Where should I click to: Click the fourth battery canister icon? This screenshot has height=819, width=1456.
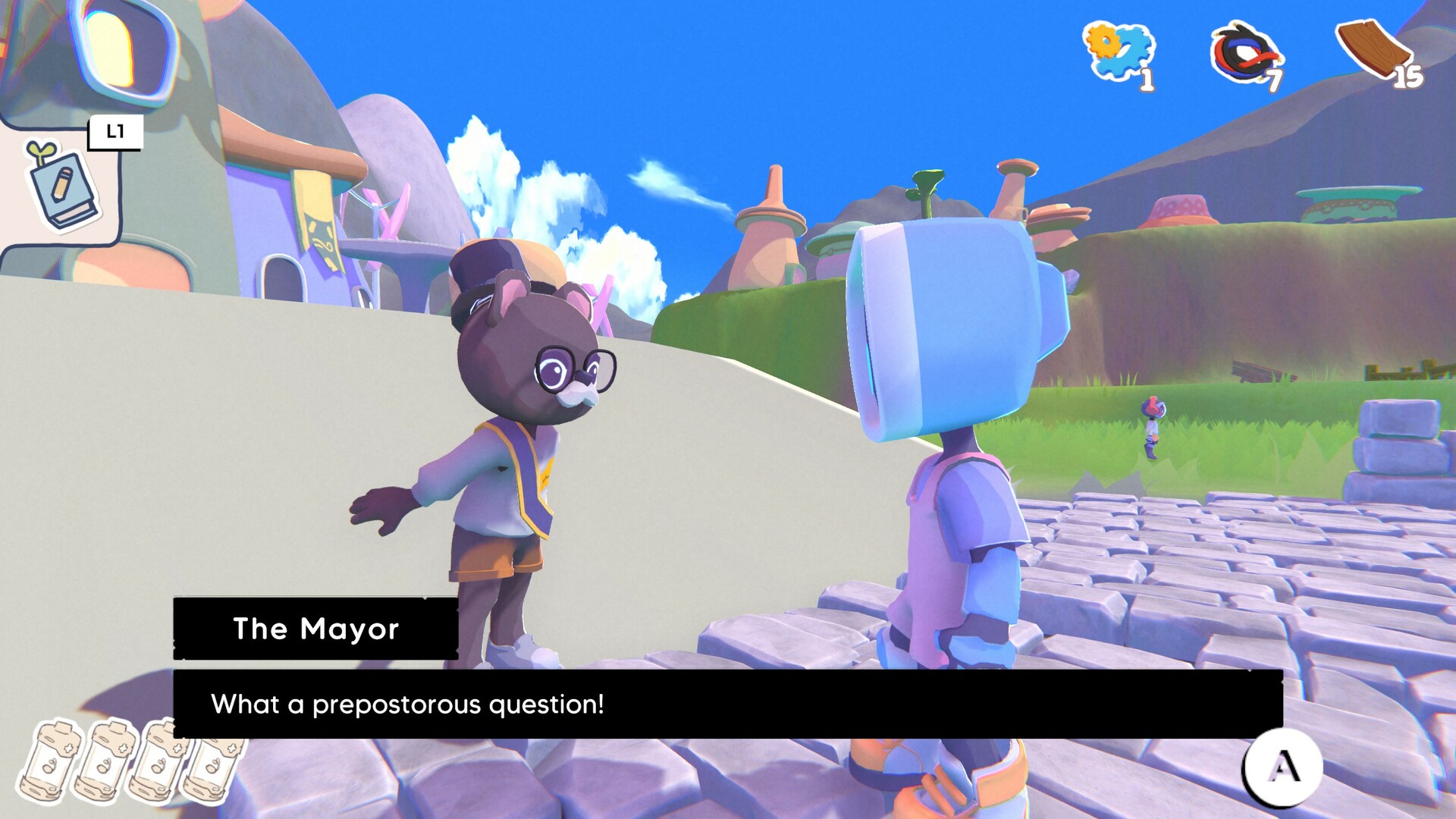(x=215, y=766)
